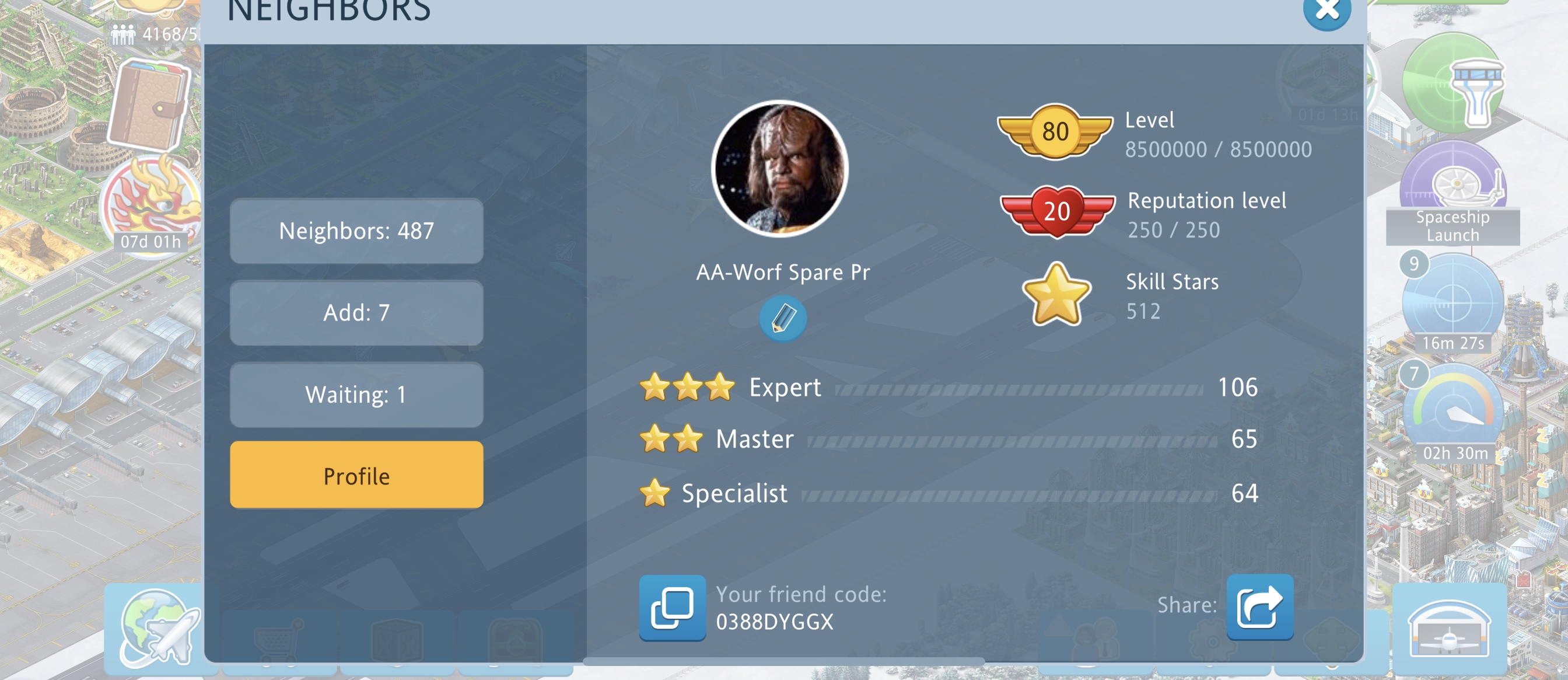Edit the player name with pencil icon
1568x680 pixels.
[x=782, y=318]
